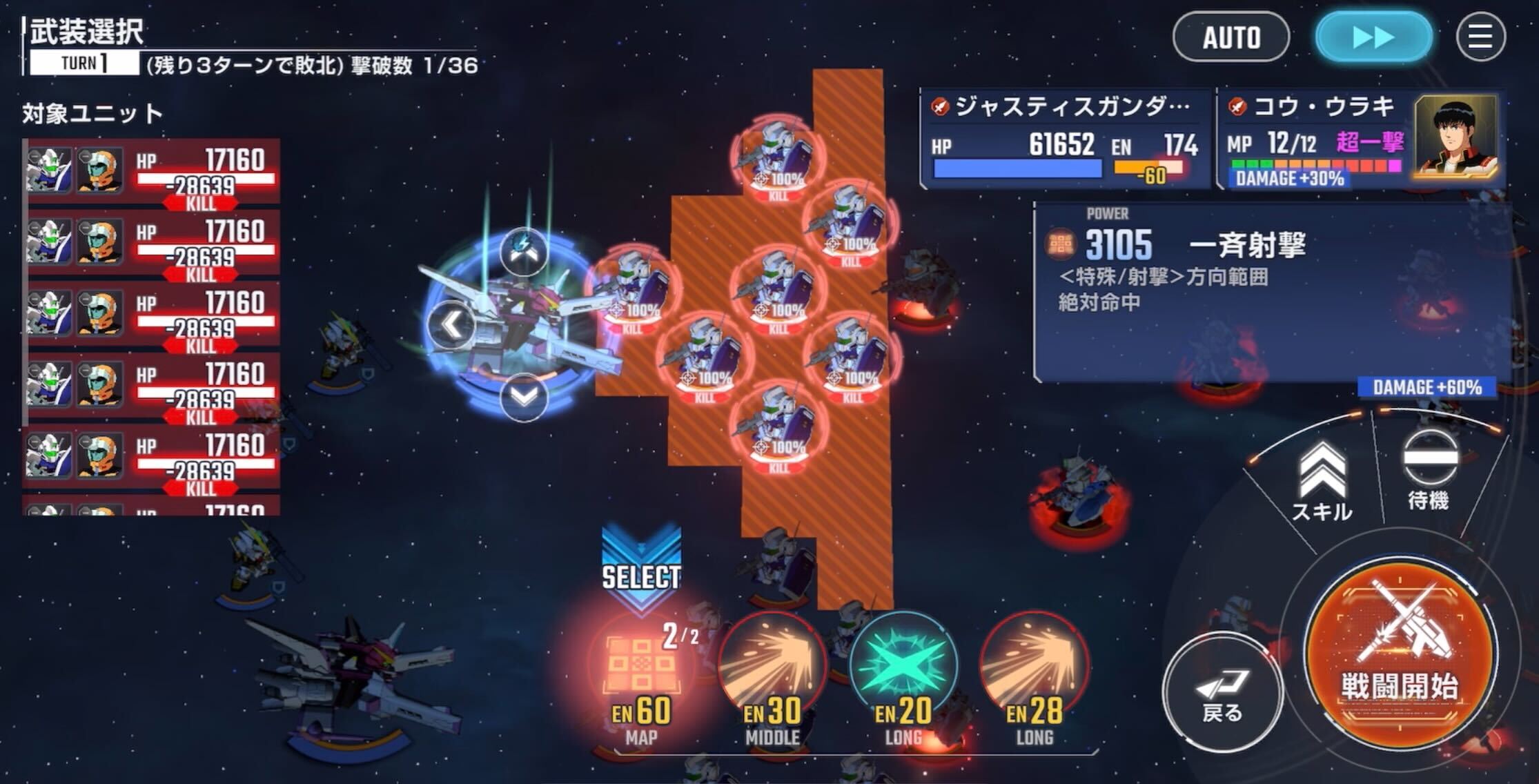Toggle the downward facing arrow on the unit
Screen dimensions: 1539x784
(x=522, y=395)
